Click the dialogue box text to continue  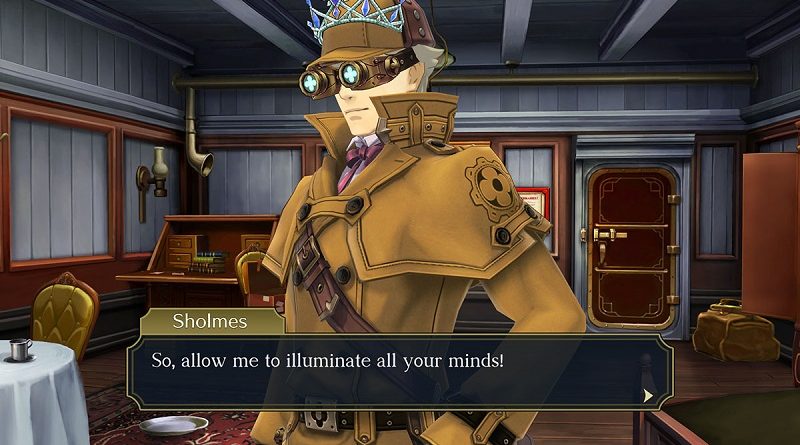326,358
